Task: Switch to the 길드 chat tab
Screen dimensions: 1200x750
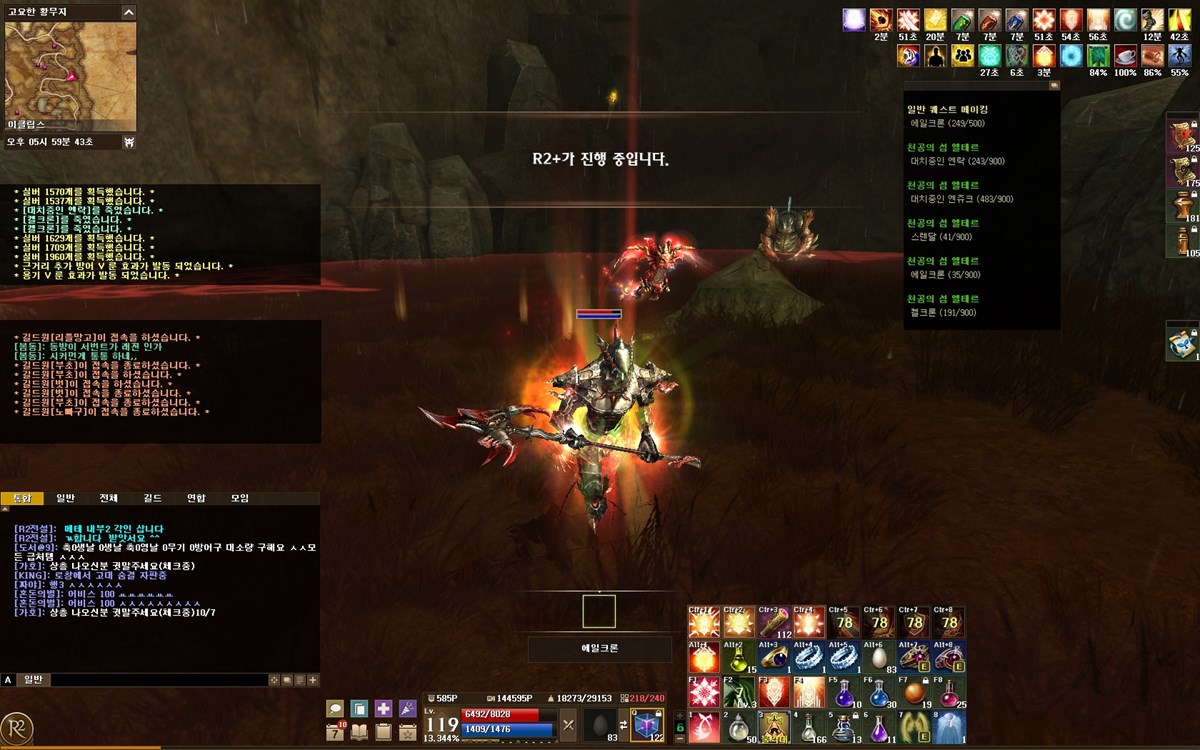Action: [152, 498]
